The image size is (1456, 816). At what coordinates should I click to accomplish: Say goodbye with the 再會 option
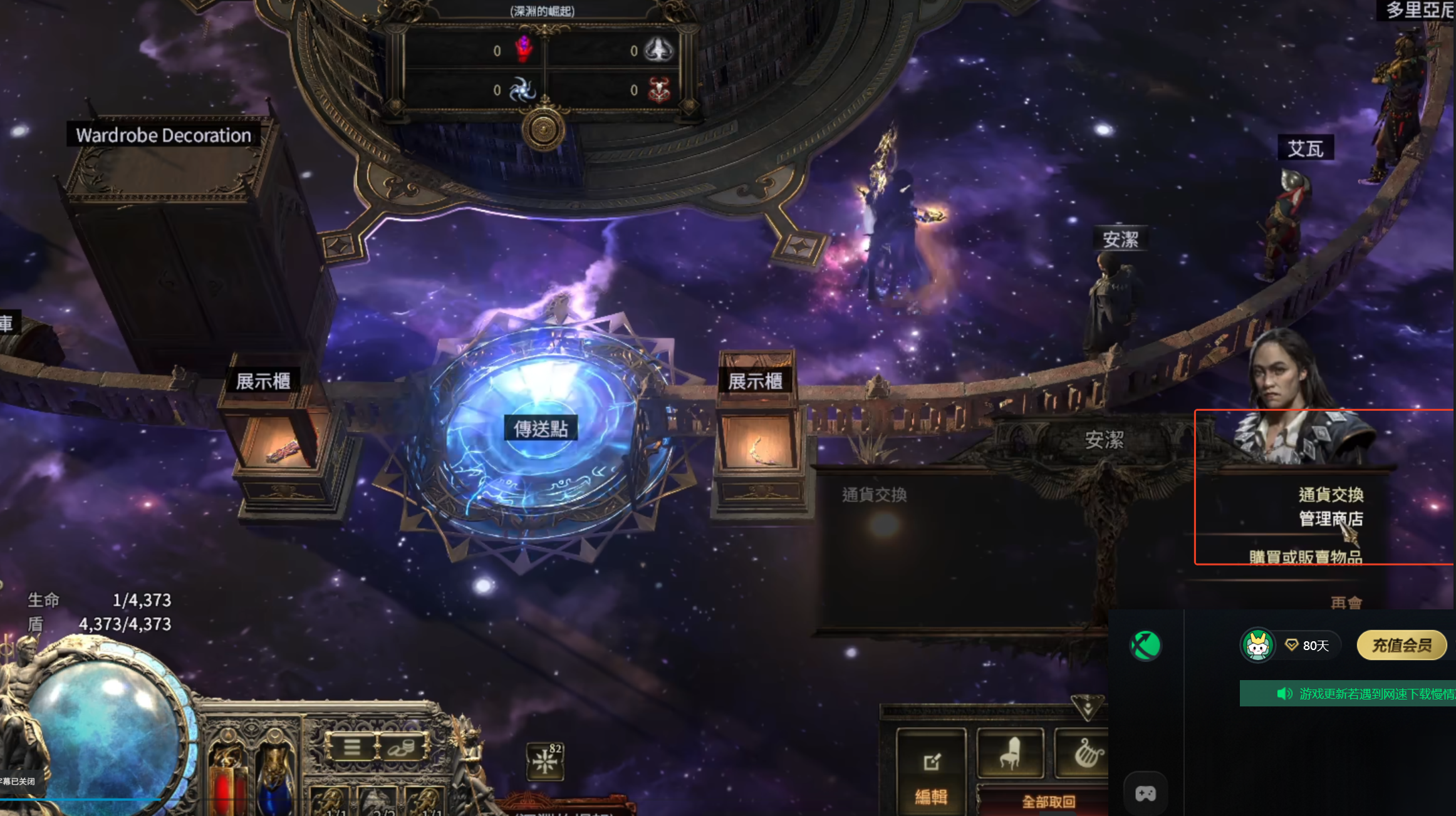1346,602
